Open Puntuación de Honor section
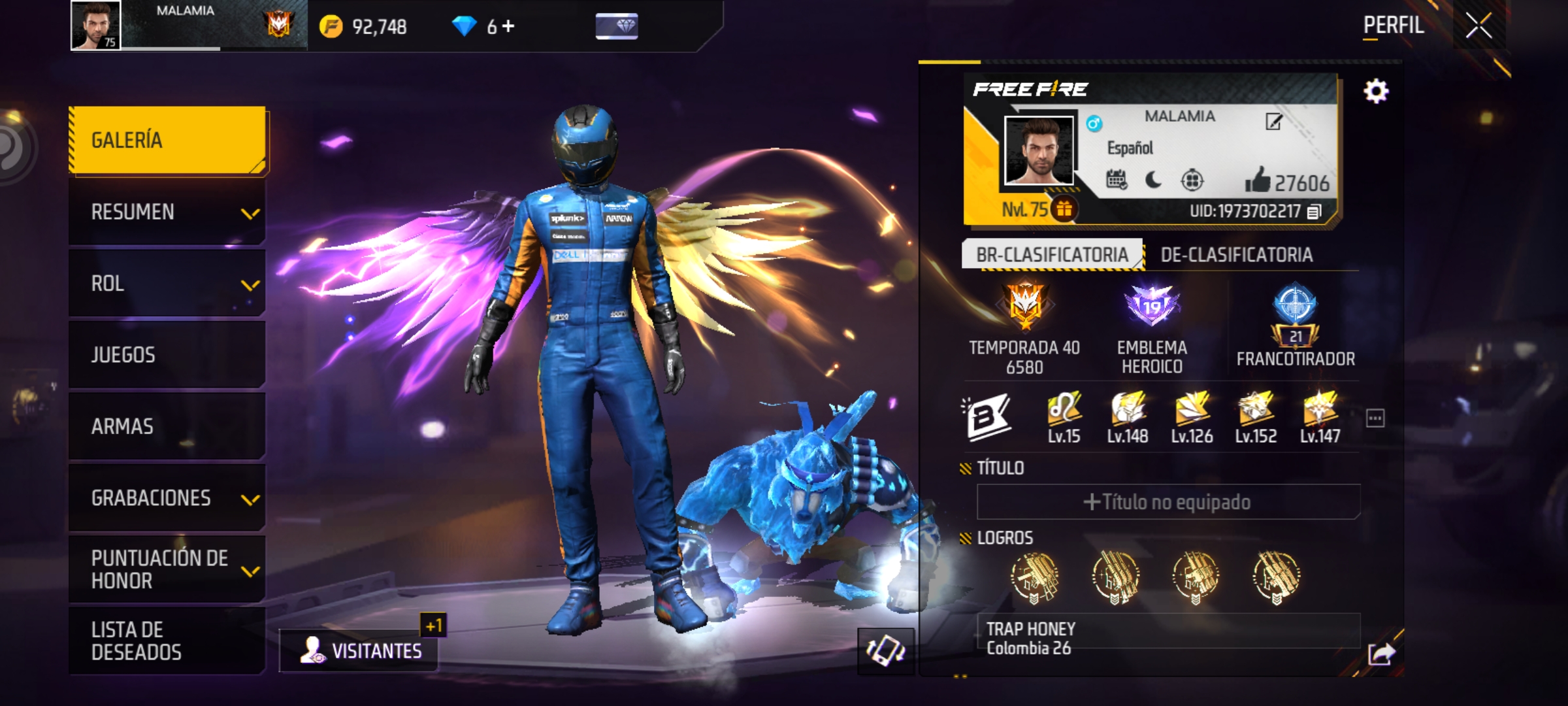1568x706 pixels. 167,569
